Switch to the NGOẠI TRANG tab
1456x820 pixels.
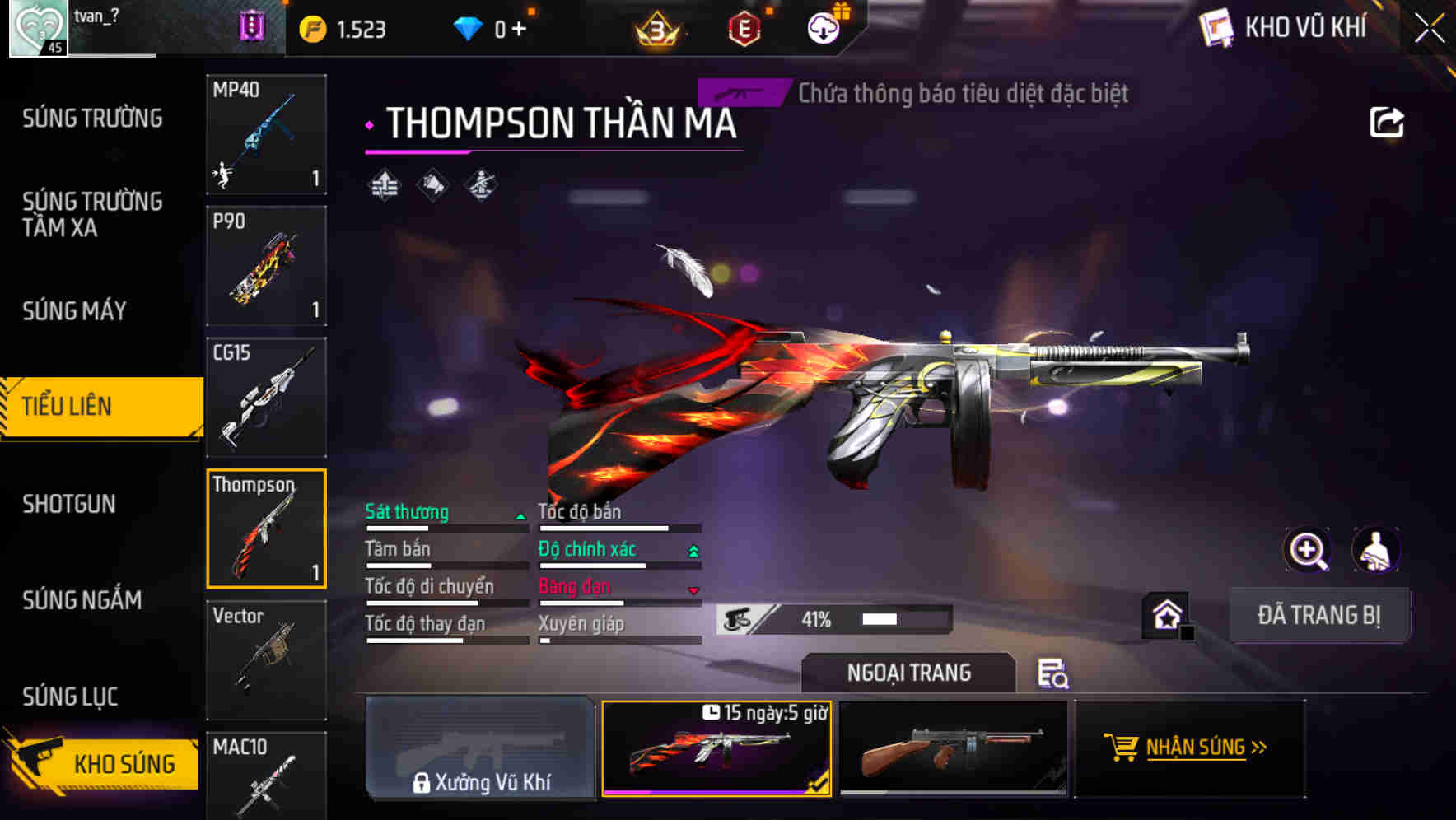[x=908, y=673]
